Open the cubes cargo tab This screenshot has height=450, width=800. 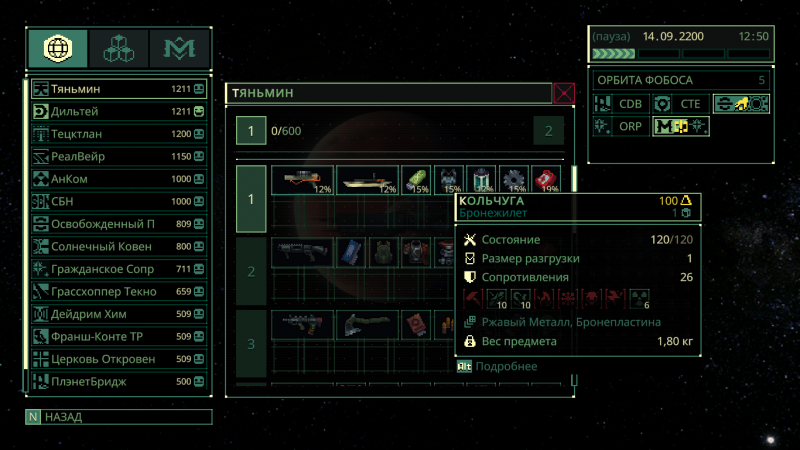point(118,48)
